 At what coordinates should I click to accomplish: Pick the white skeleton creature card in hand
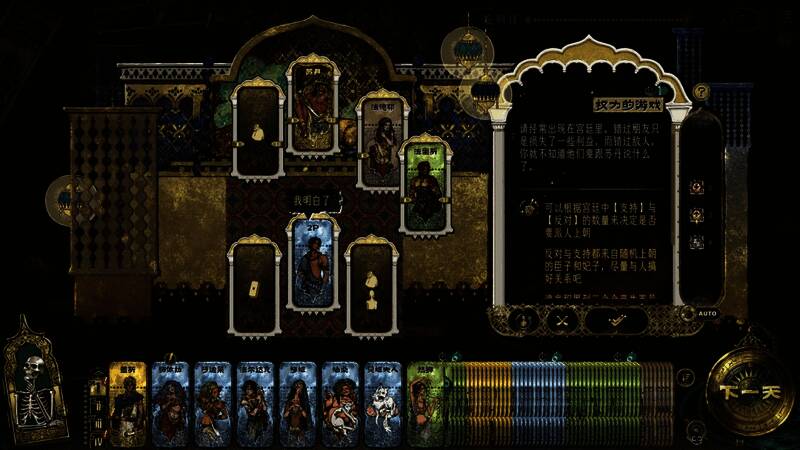[383, 403]
